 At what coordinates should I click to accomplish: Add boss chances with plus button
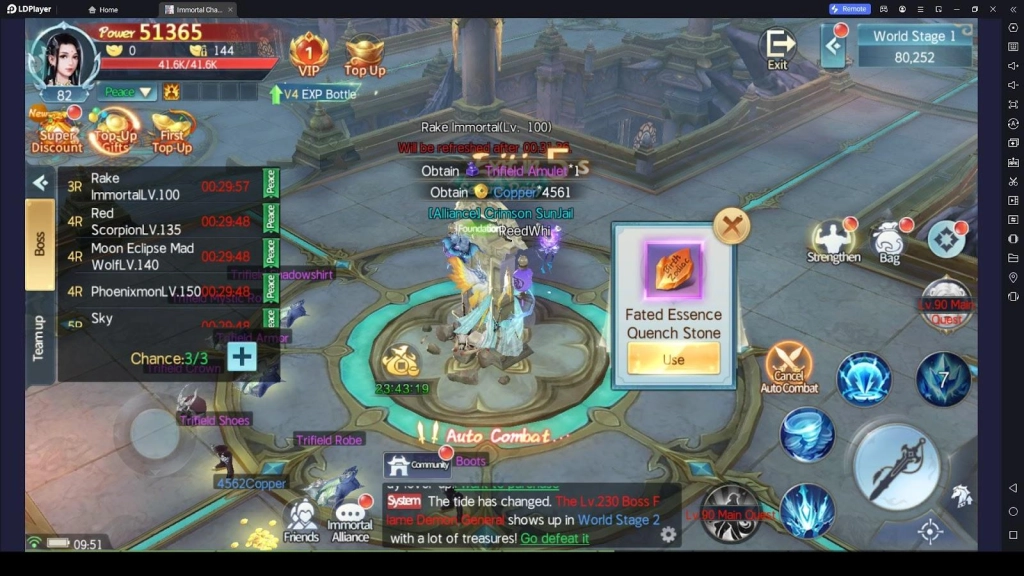click(242, 357)
